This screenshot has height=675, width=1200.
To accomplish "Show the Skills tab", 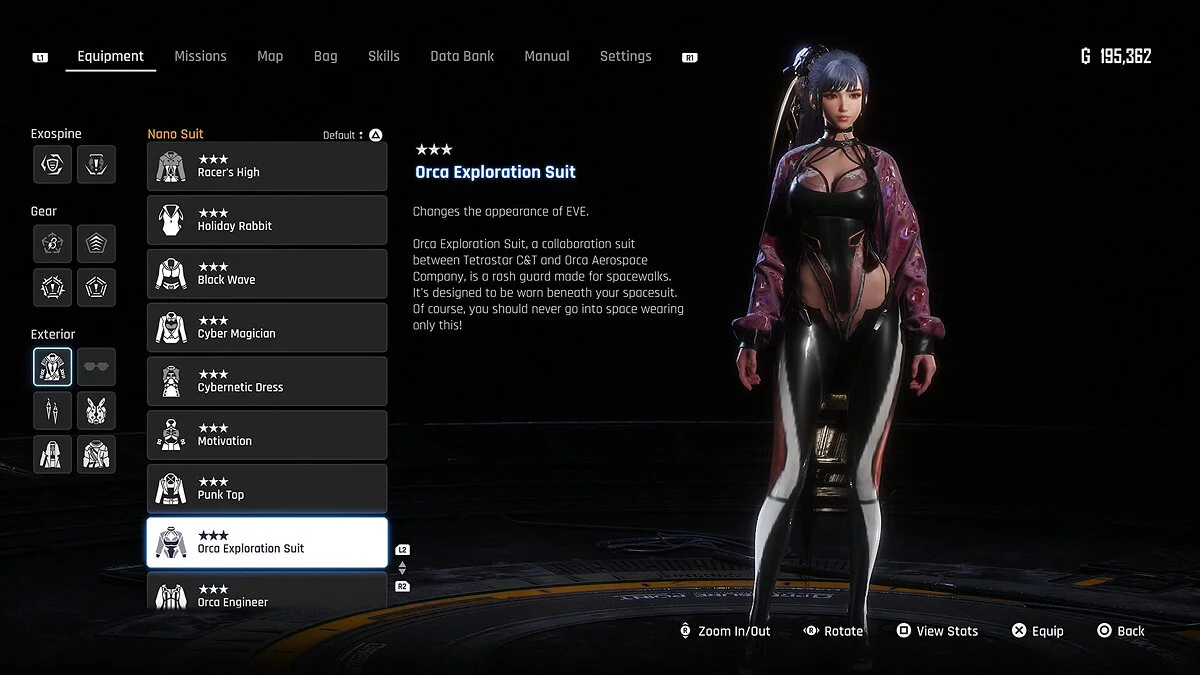I will point(383,56).
